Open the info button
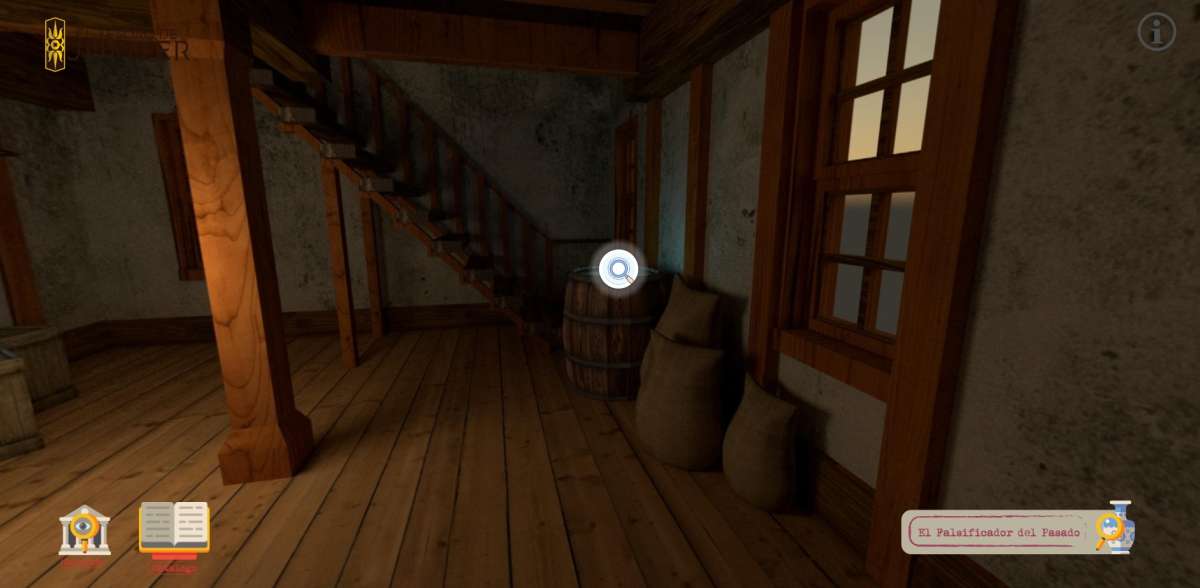 click(x=1156, y=32)
